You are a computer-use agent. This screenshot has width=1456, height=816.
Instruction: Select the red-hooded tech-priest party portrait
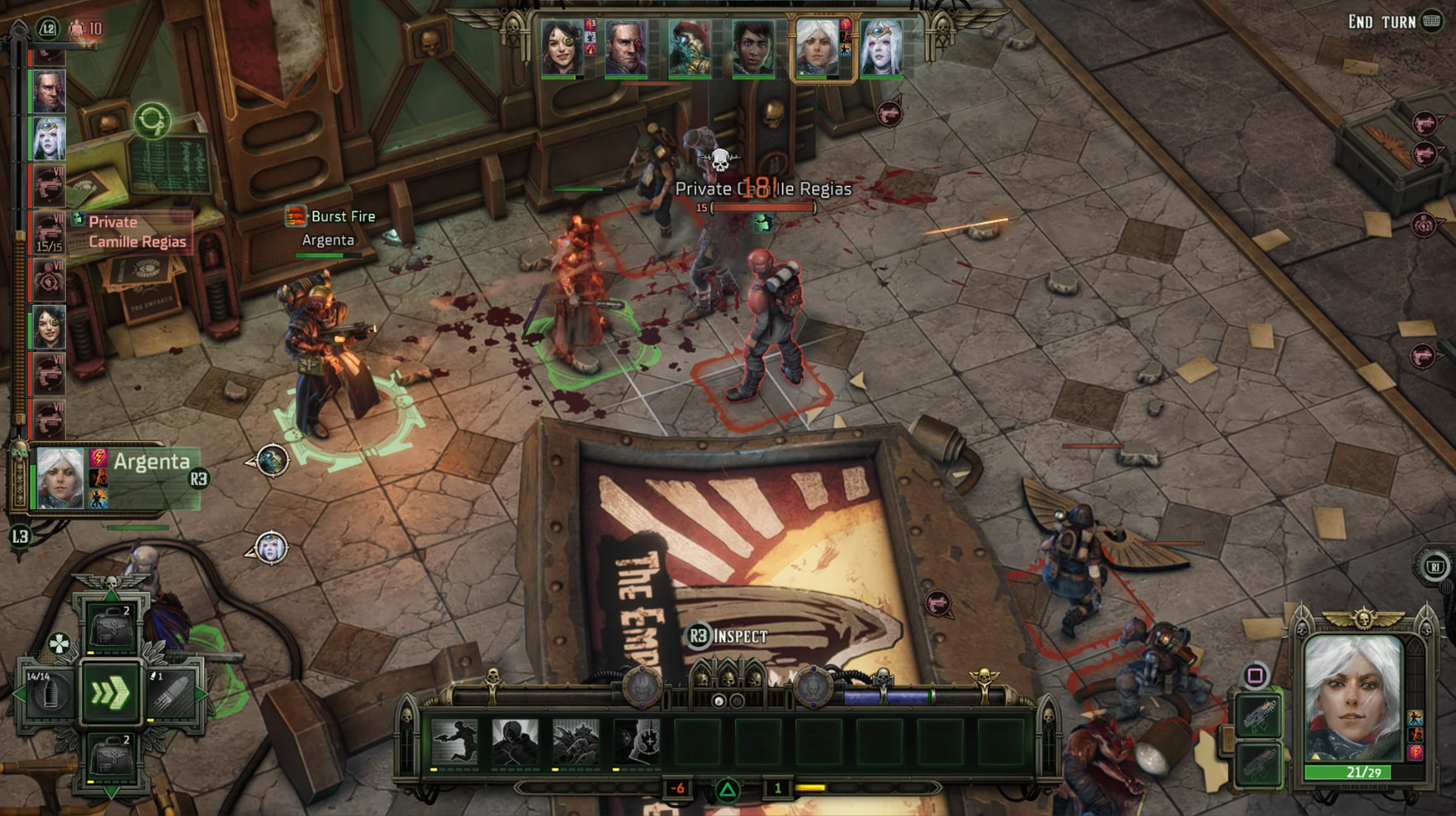(x=690, y=48)
